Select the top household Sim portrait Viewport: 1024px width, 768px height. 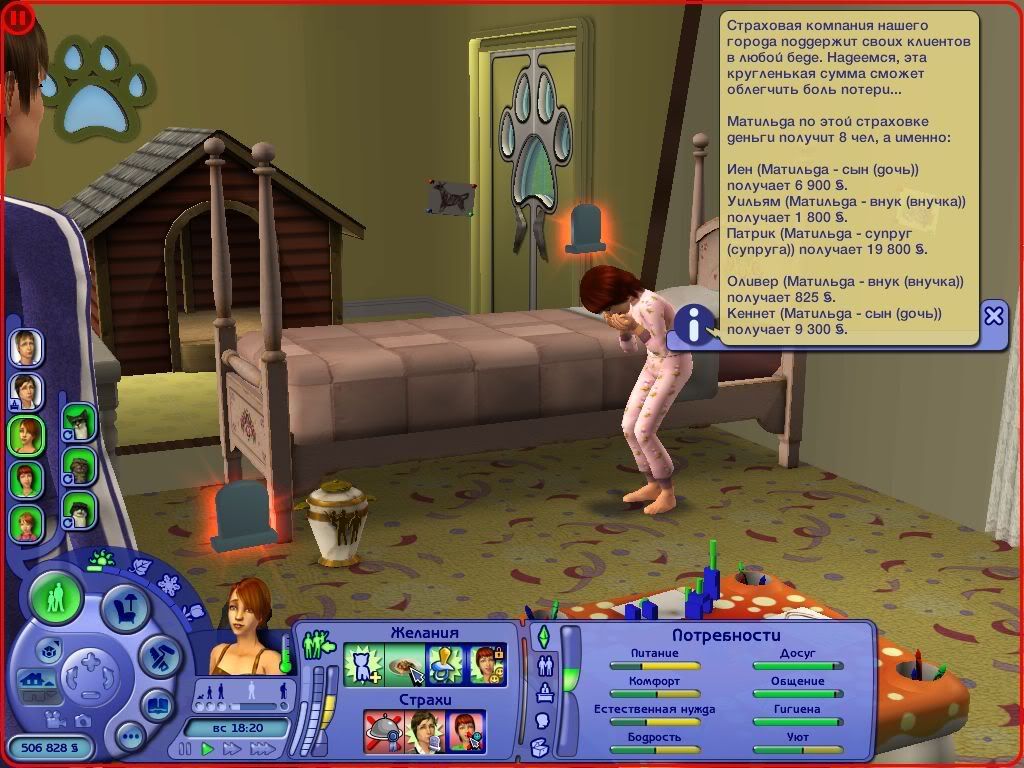point(26,348)
